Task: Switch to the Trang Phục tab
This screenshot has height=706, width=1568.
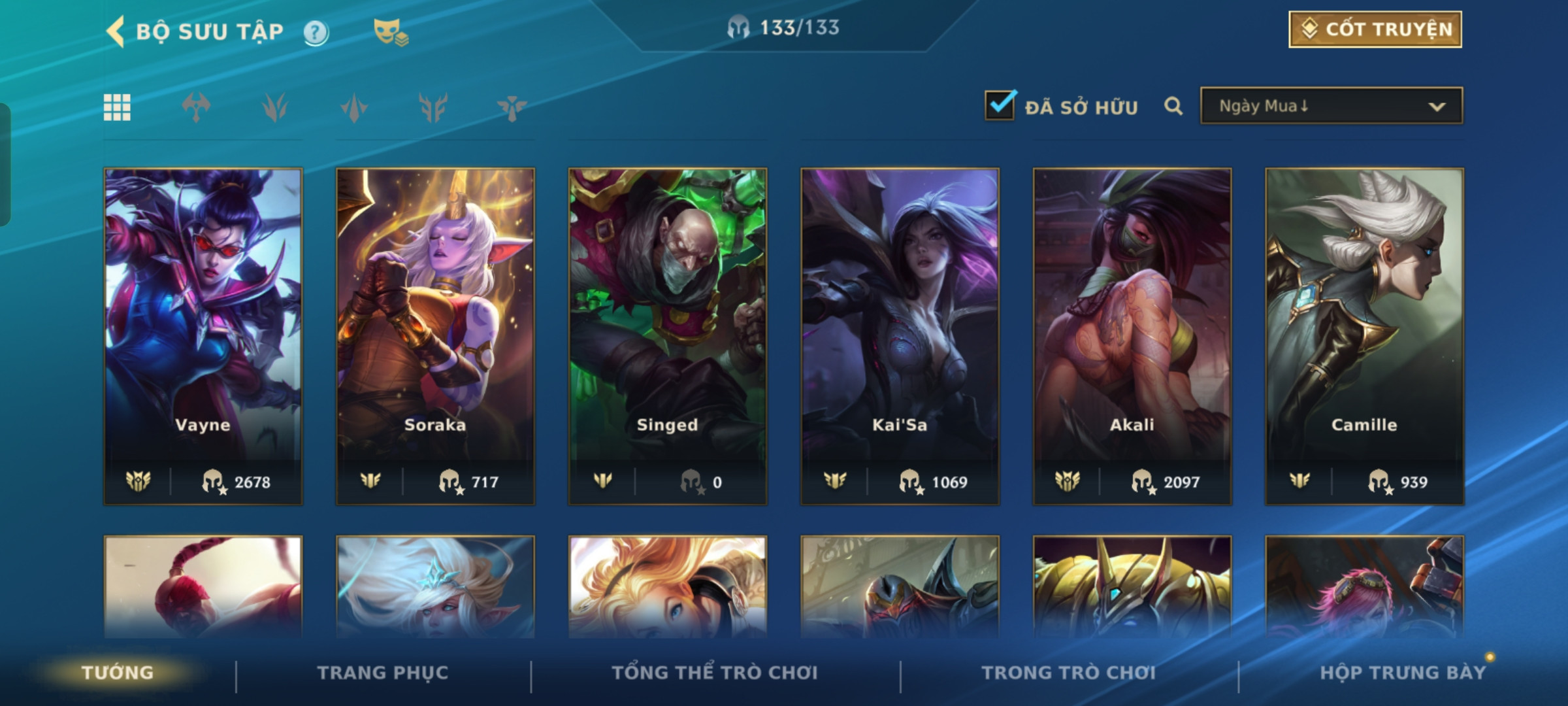Action: point(383,673)
